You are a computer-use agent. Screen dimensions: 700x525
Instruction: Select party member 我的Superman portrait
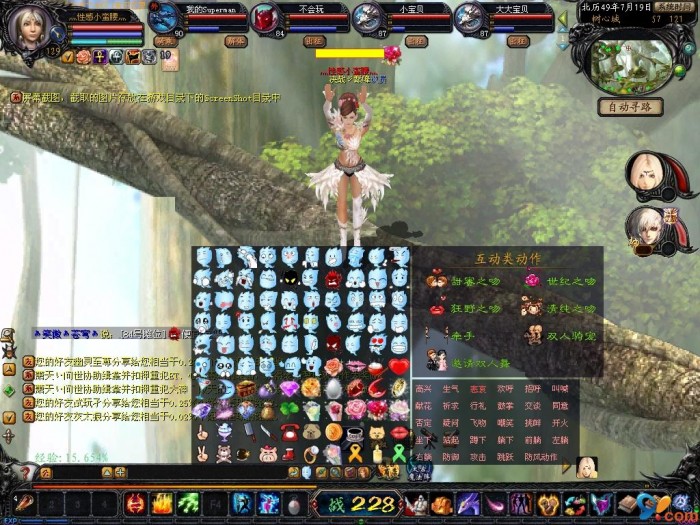pyautogui.click(x=166, y=18)
